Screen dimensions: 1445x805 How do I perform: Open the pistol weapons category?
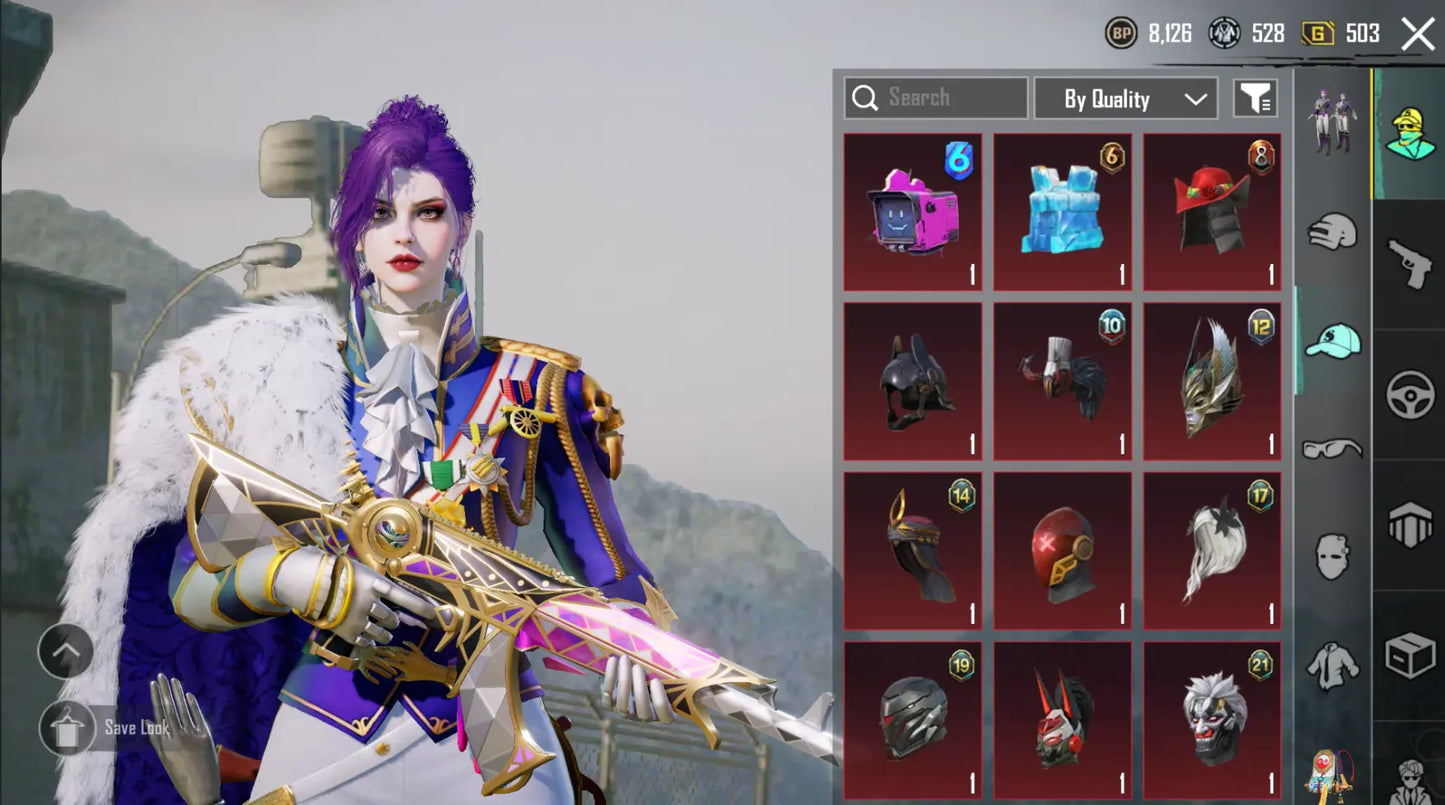coord(1410,263)
